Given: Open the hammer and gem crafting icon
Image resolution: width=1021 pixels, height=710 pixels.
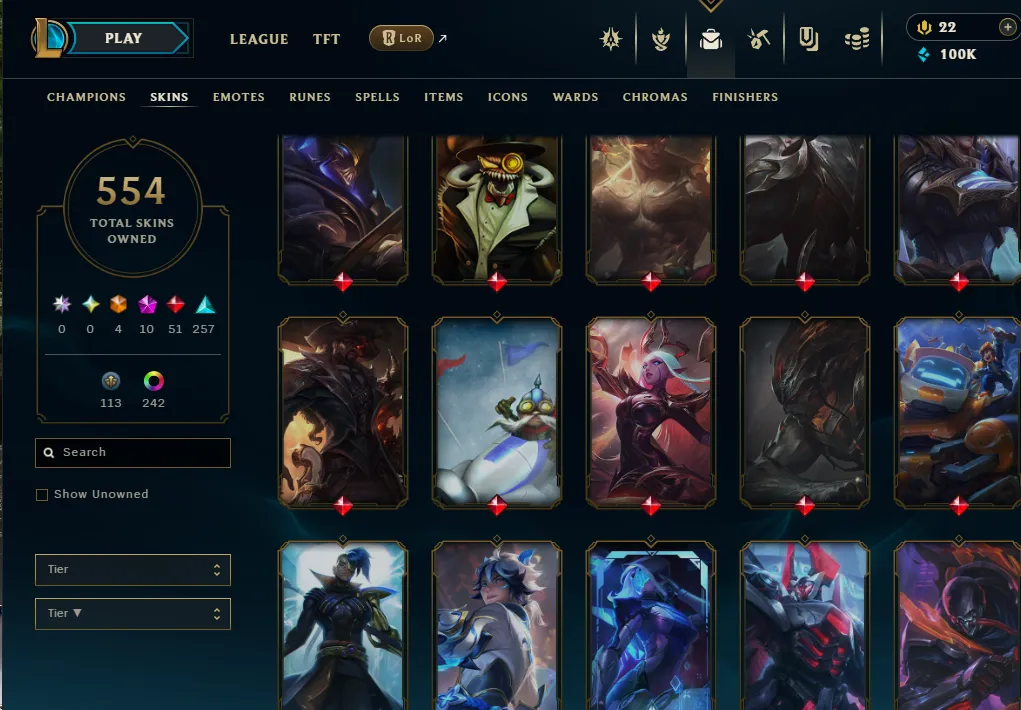Looking at the screenshot, I should click(x=759, y=39).
